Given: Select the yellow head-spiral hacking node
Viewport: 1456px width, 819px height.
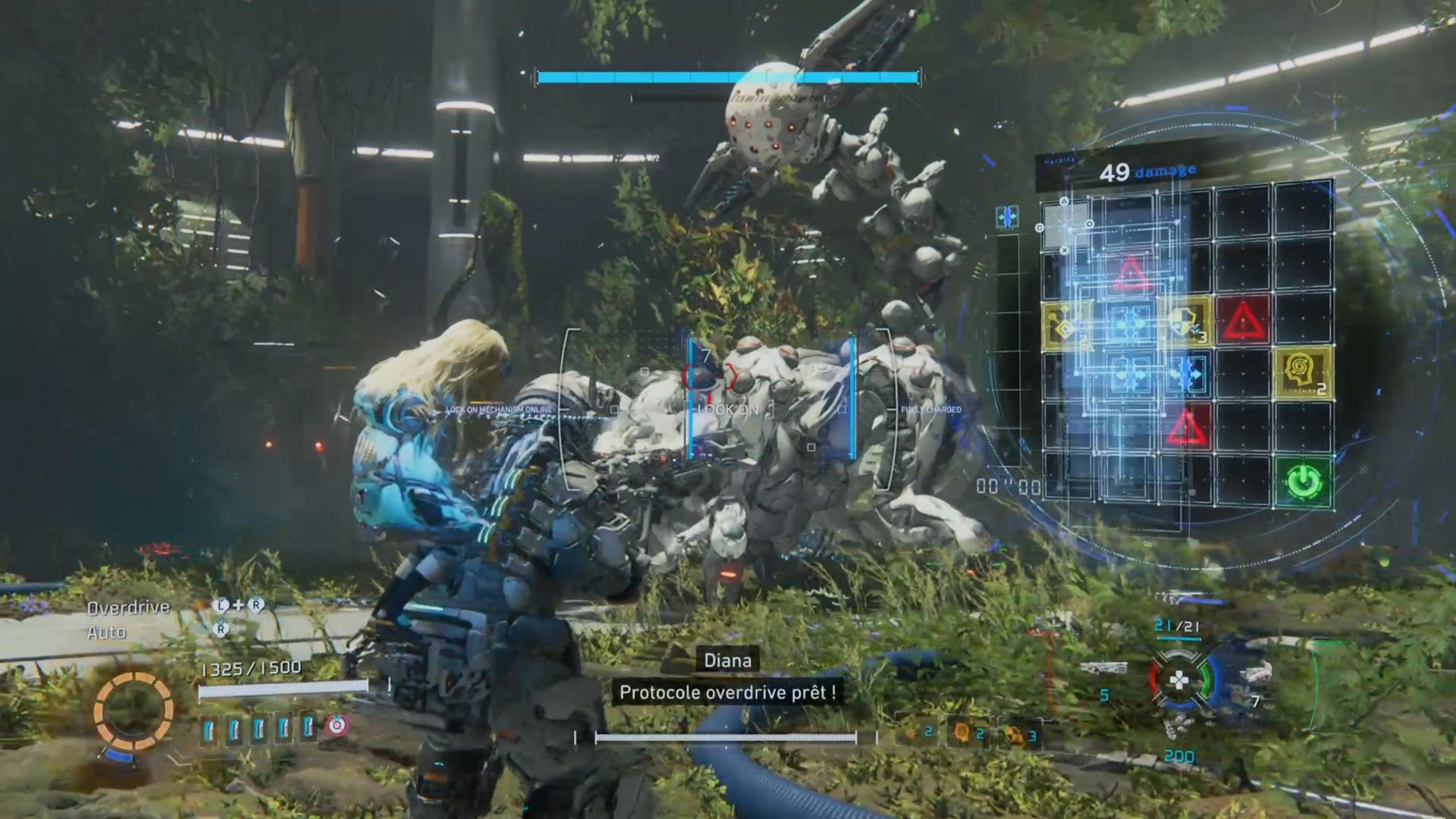Looking at the screenshot, I should coord(1303,373).
